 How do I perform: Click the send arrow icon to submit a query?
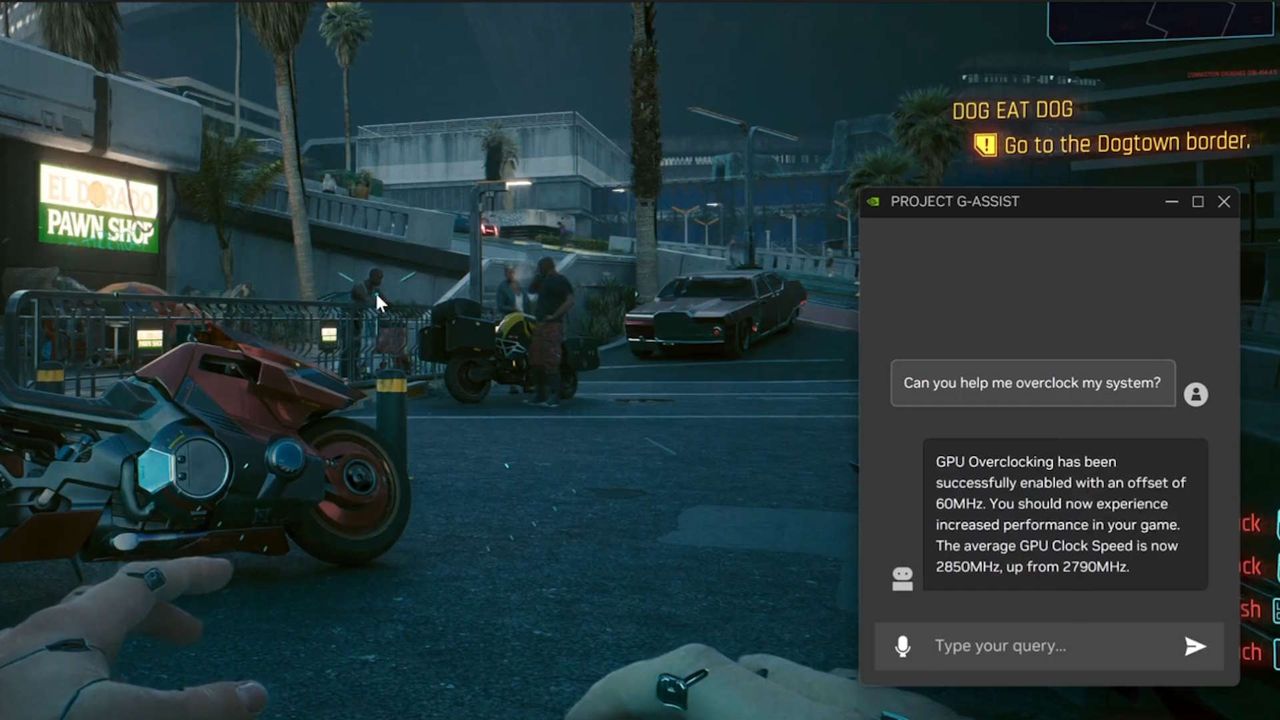[1195, 646]
